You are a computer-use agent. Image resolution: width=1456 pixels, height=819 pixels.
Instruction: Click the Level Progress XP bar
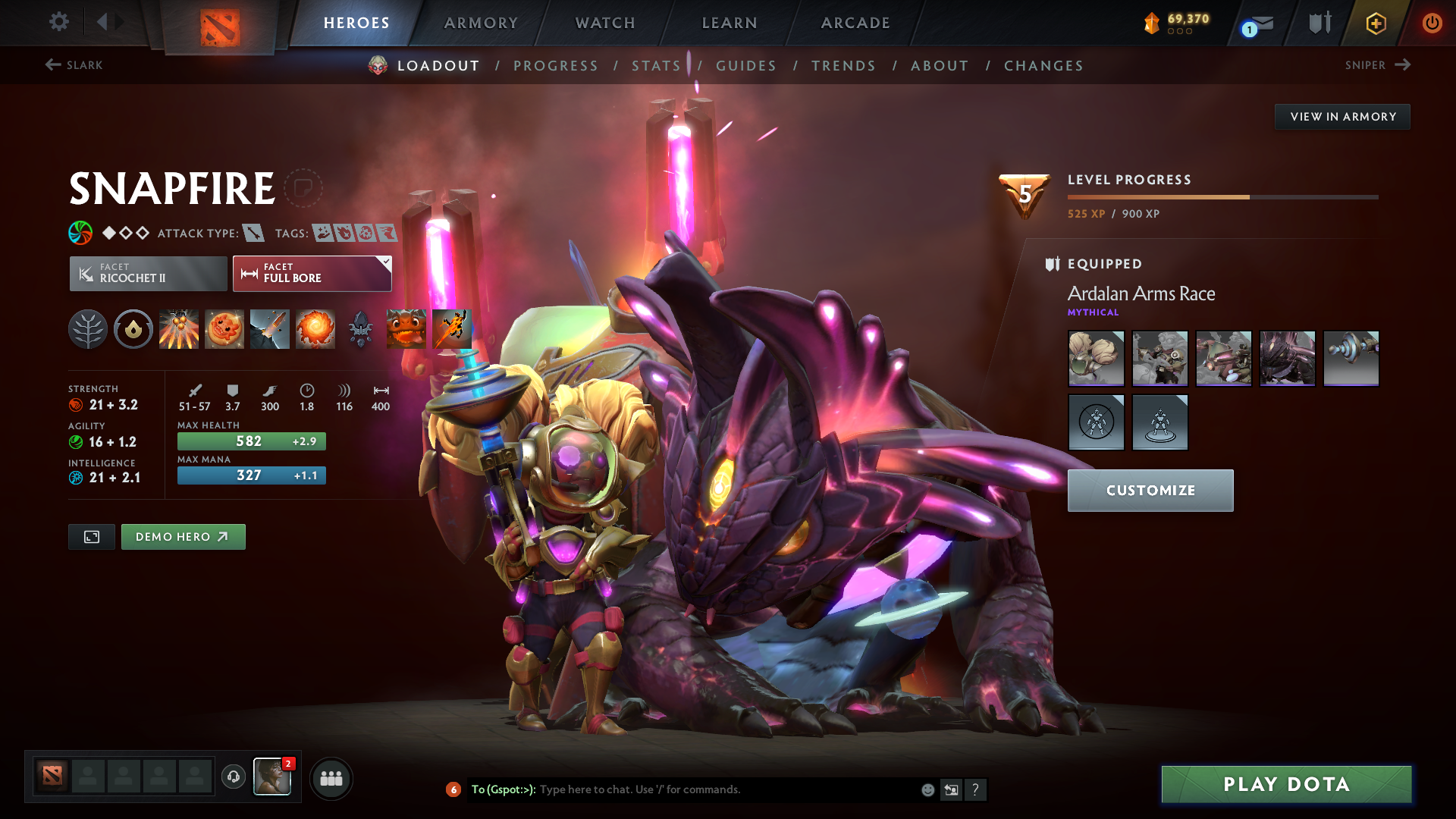[x=1221, y=196]
